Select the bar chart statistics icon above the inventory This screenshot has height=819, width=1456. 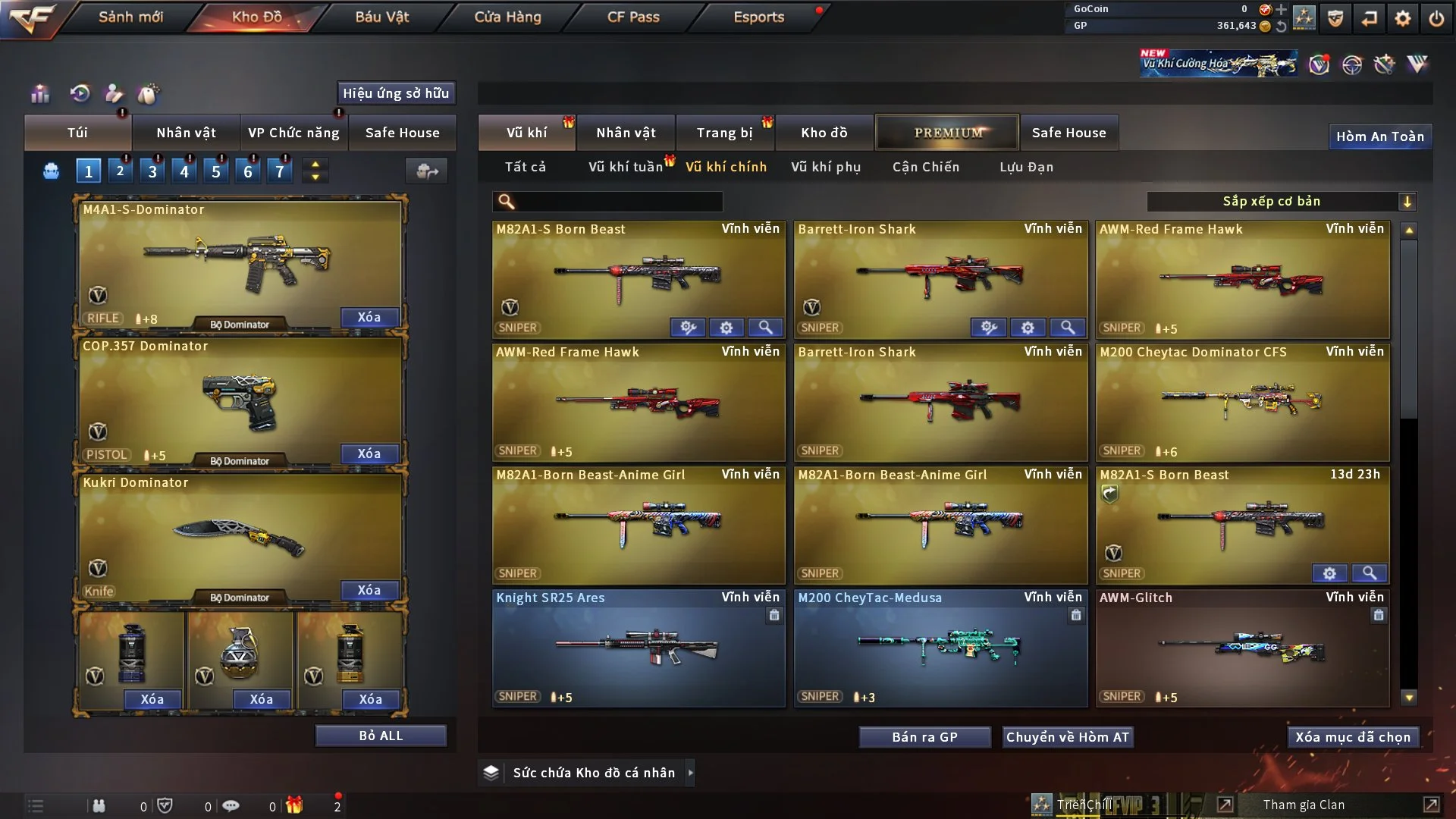(39, 94)
